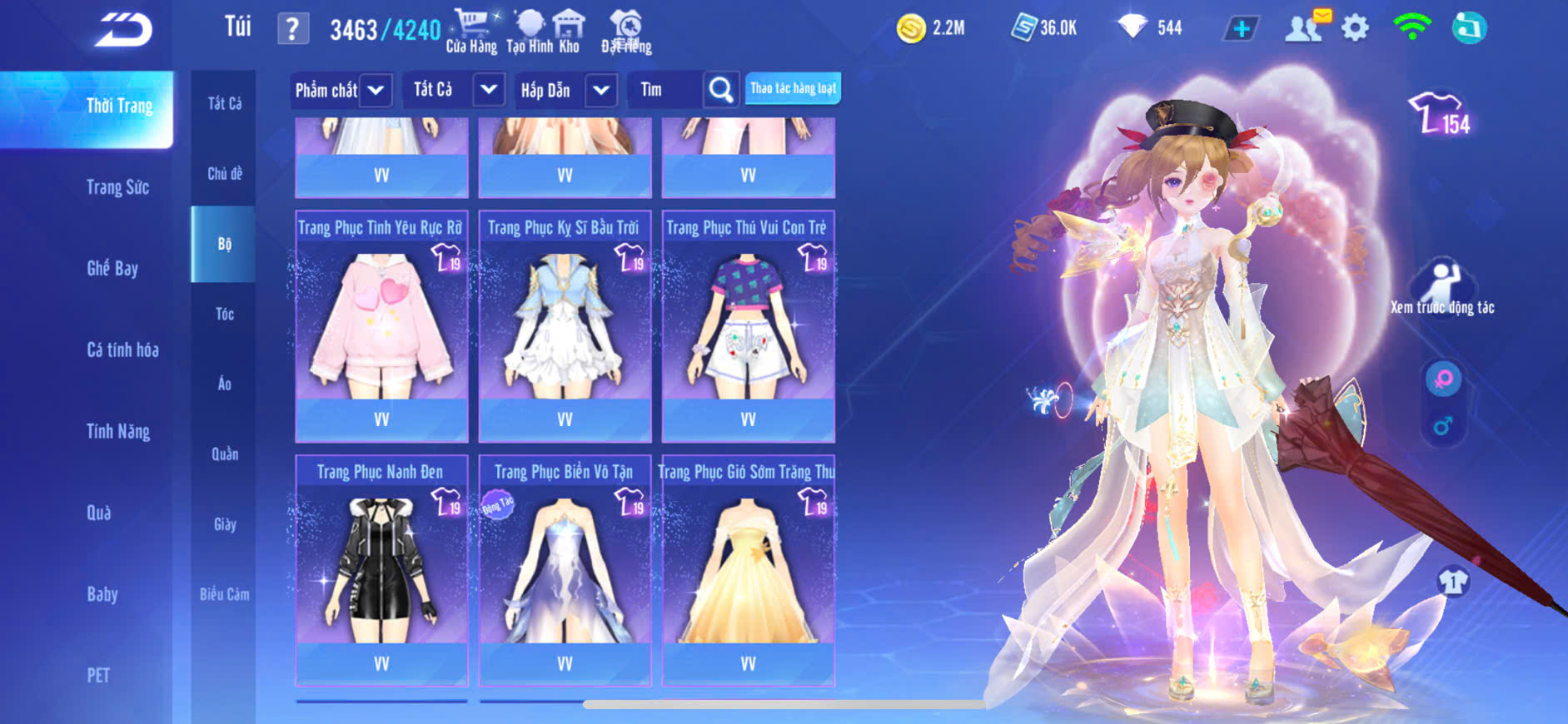1568x724 pixels.
Task: Open the question mark help button
Action: click(292, 29)
